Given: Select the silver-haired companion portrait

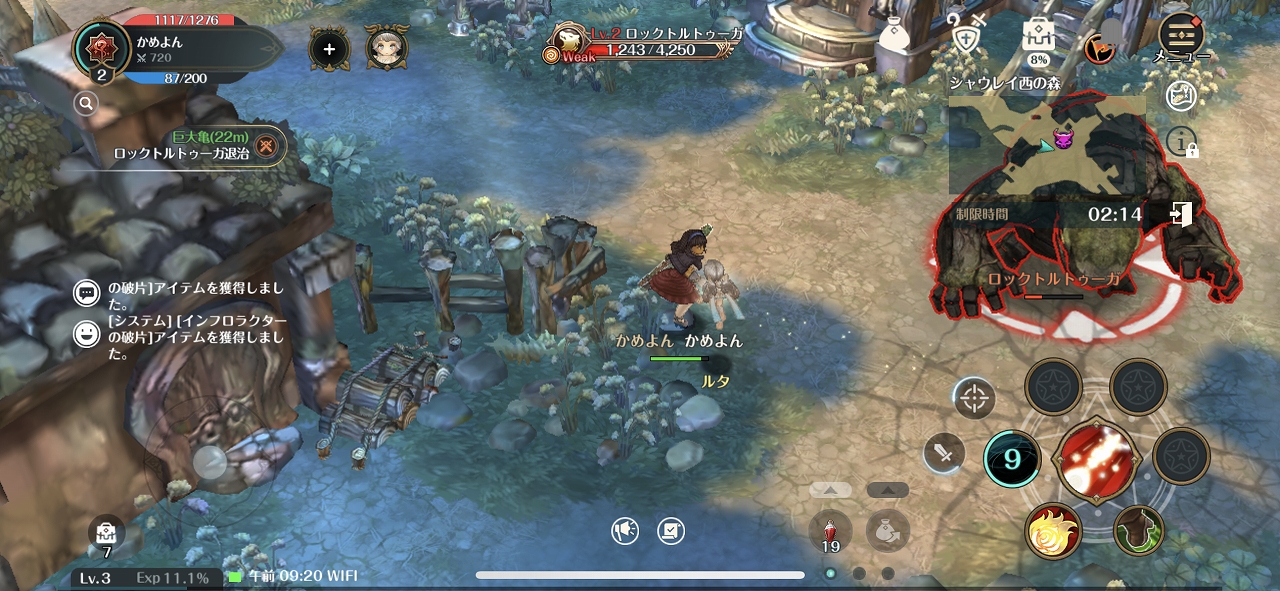Looking at the screenshot, I should pyautogui.click(x=386, y=48).
